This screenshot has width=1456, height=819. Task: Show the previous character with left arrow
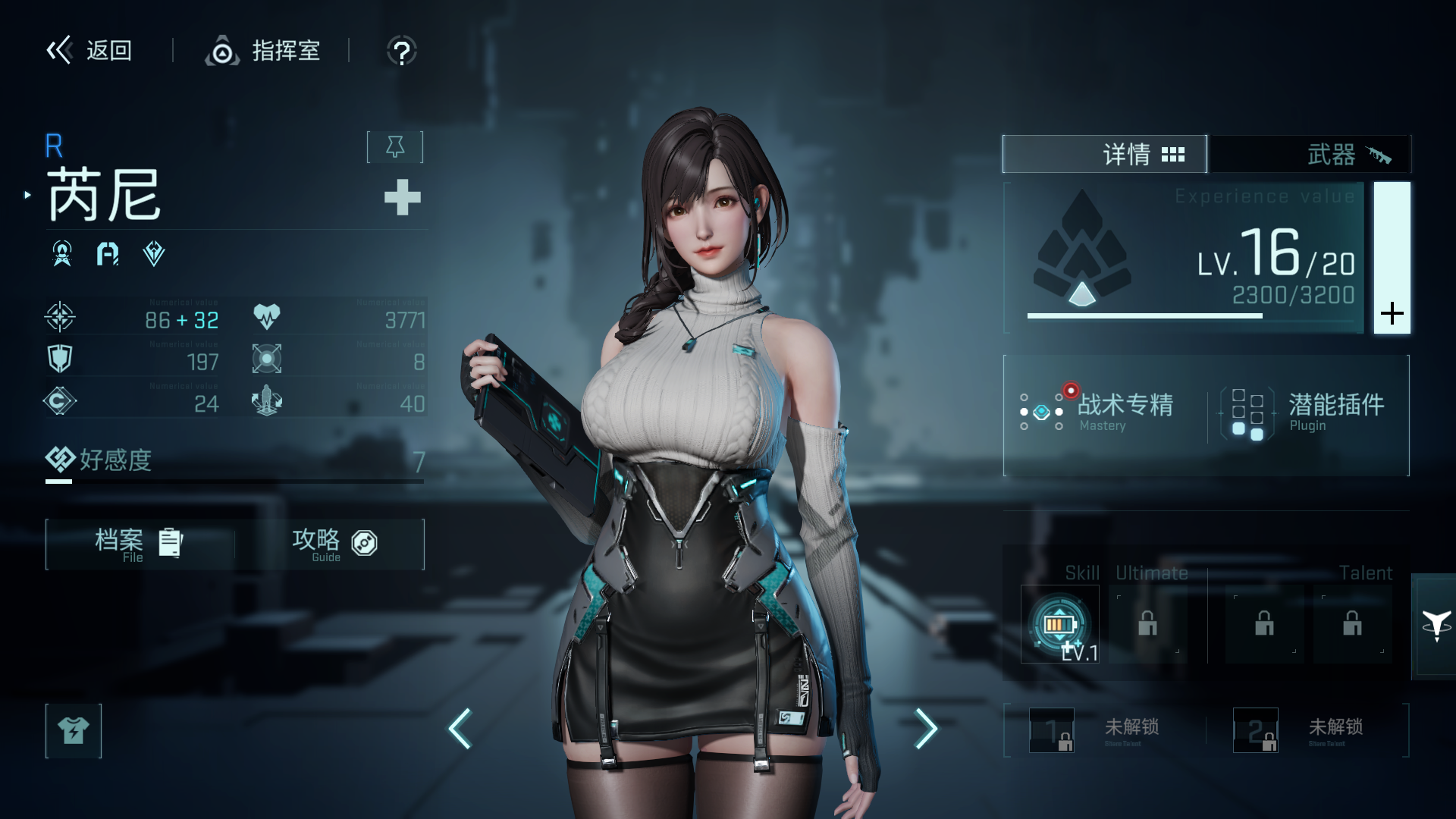[460, 729]
